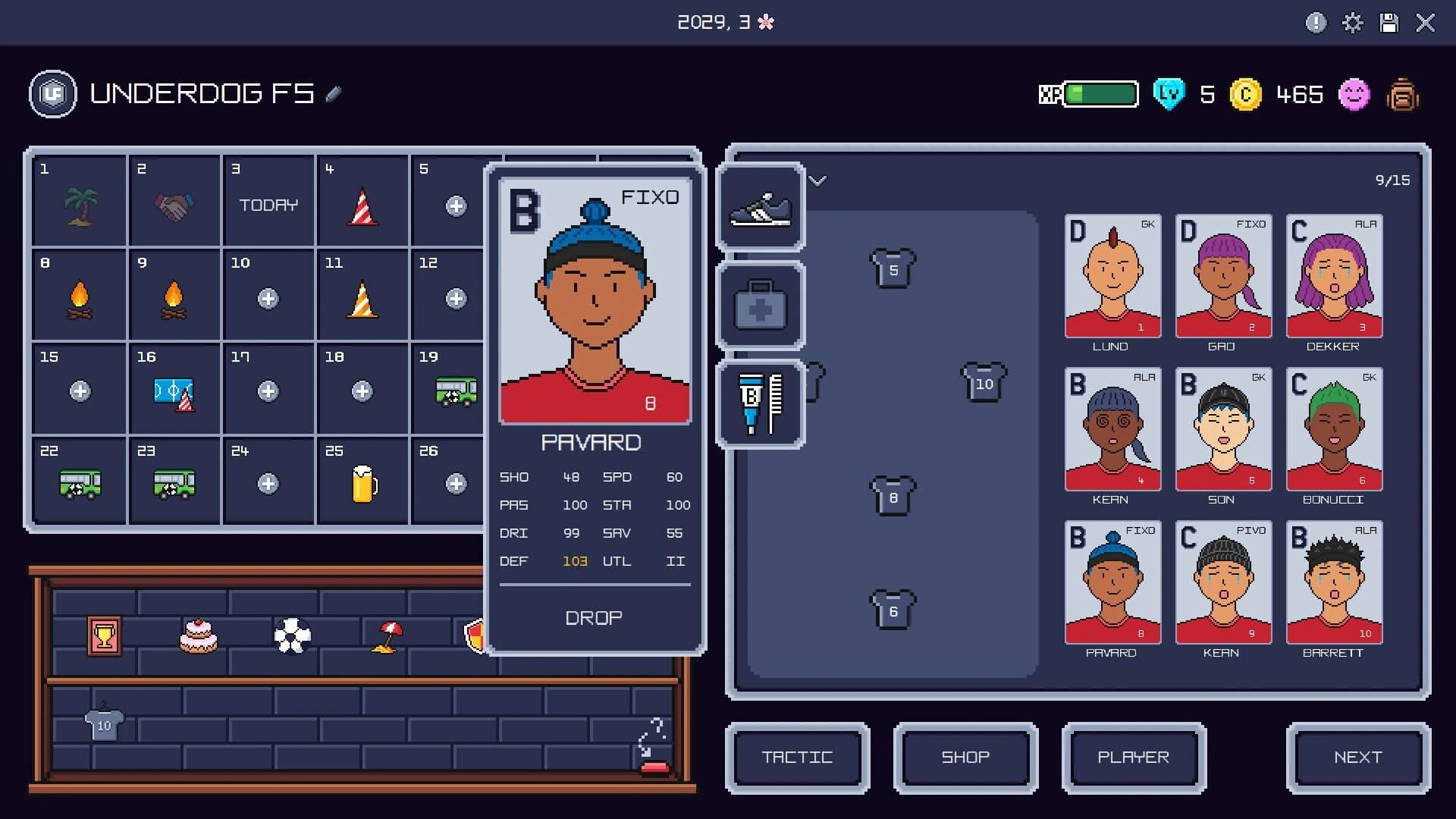Select the boots equipment icon
The height and width of the screenshot is (819, 1456).
[x=761, y=209]
